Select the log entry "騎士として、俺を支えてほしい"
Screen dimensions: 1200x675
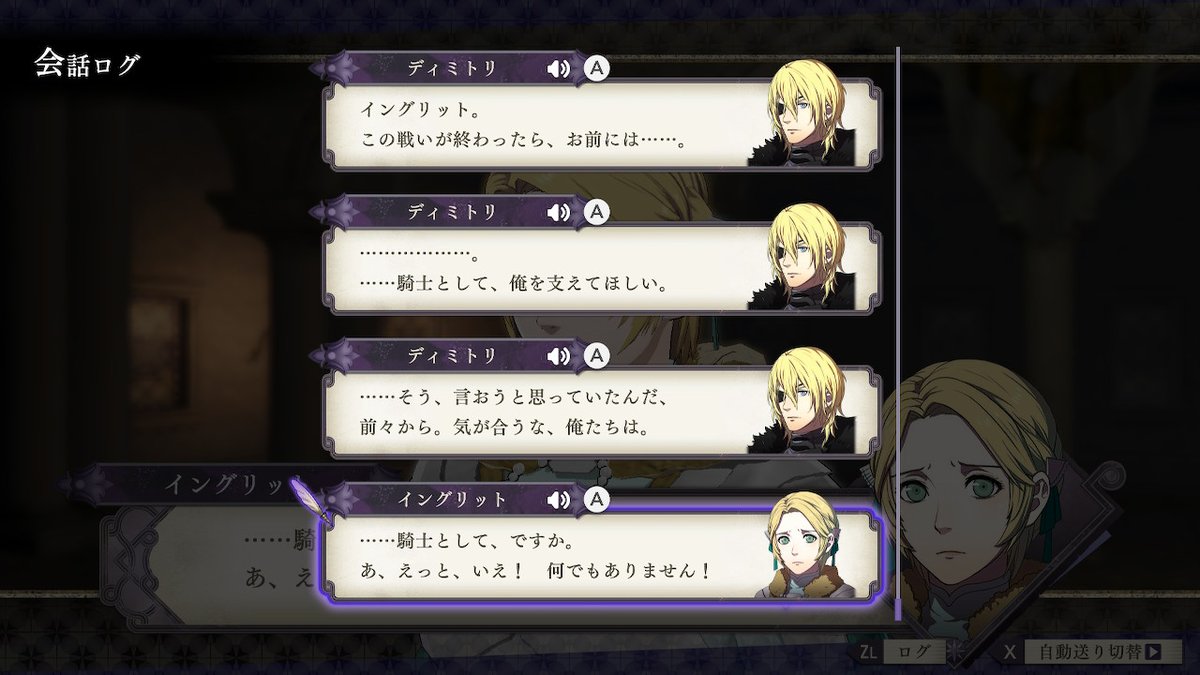(x=540, y=268)
